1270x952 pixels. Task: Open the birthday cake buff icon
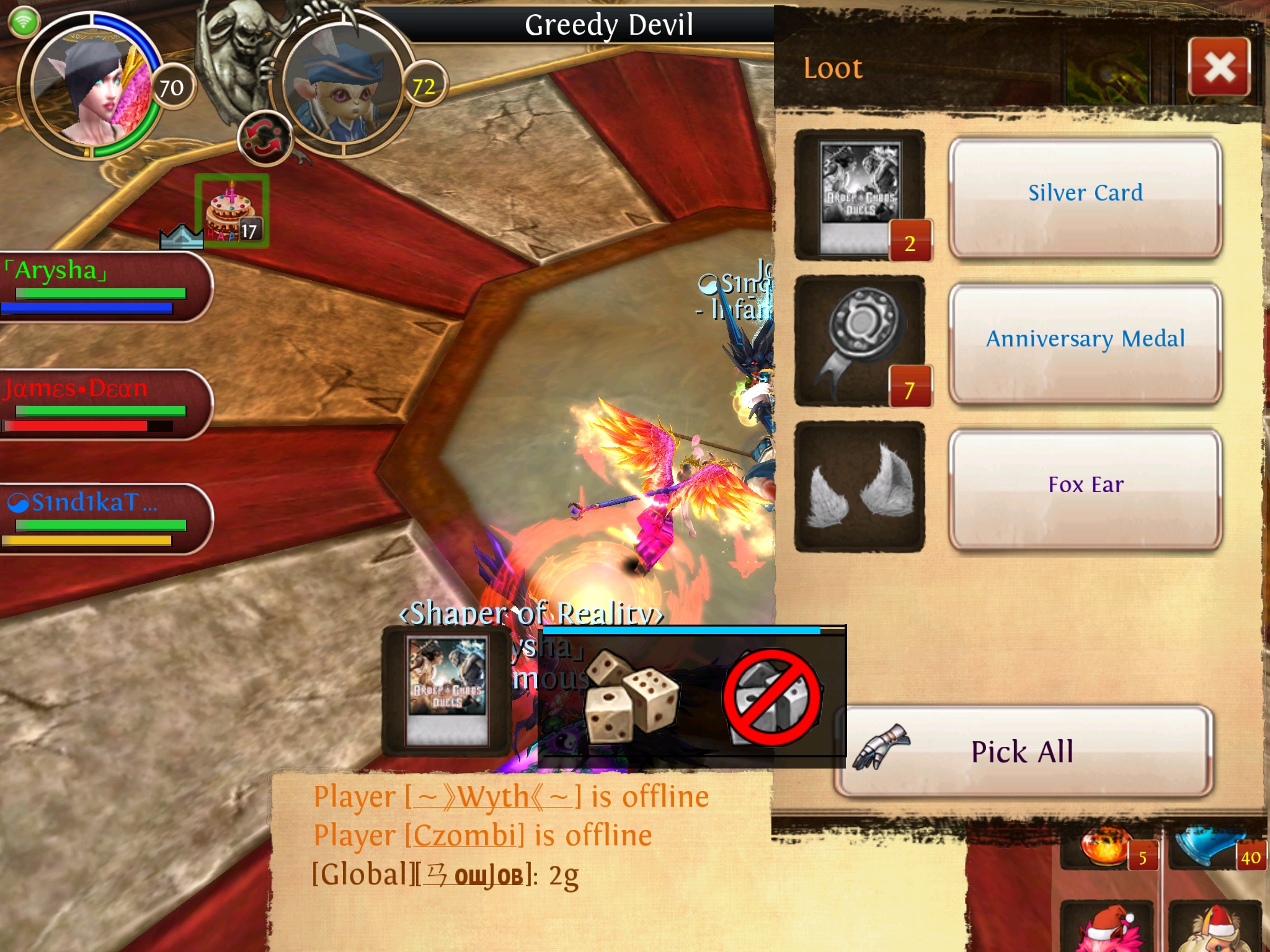232,211
